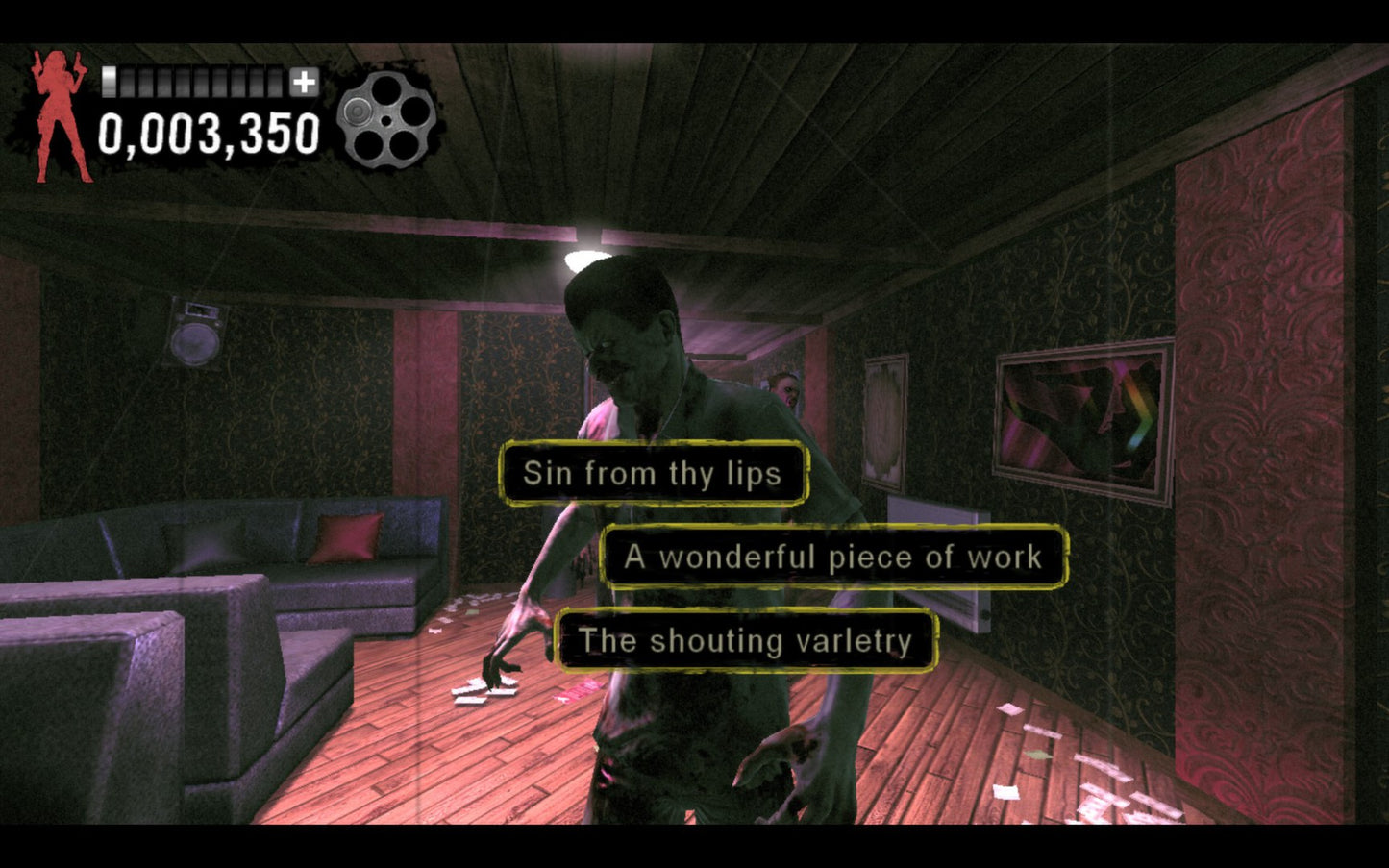The image size is (1389, 868).
Task: Click the center pin of the revolver cylinder
Action: click(x=385, y=118)
